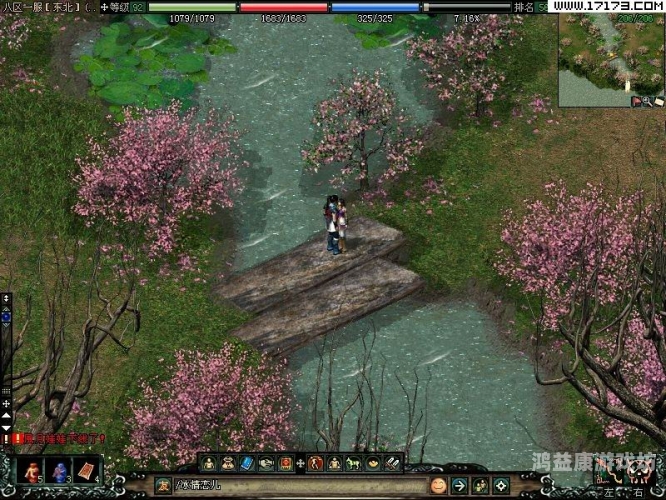
Task: Click the red square icon in toolbar
Action: coord(286,463)
